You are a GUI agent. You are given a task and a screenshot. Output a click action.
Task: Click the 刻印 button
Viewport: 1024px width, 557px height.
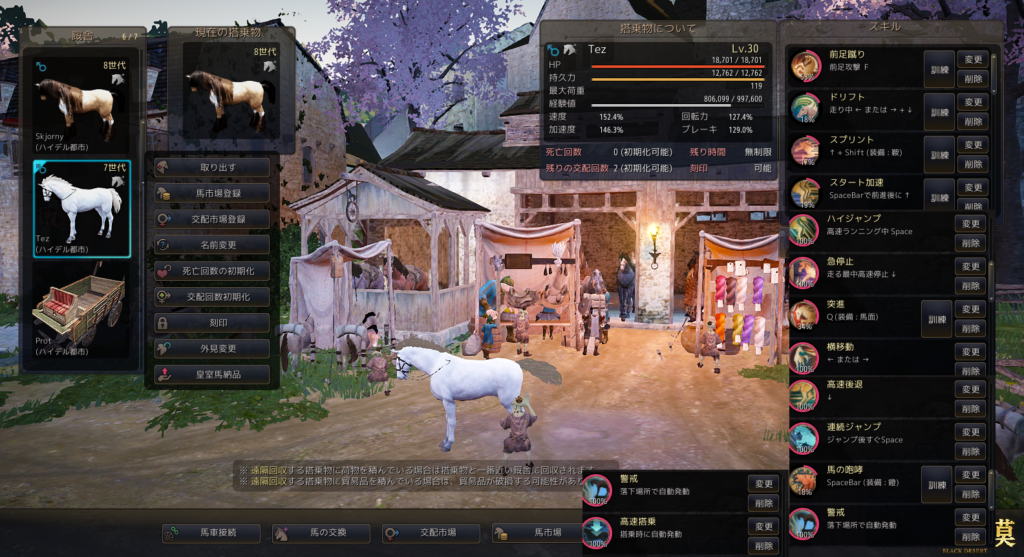pos(212,323)
